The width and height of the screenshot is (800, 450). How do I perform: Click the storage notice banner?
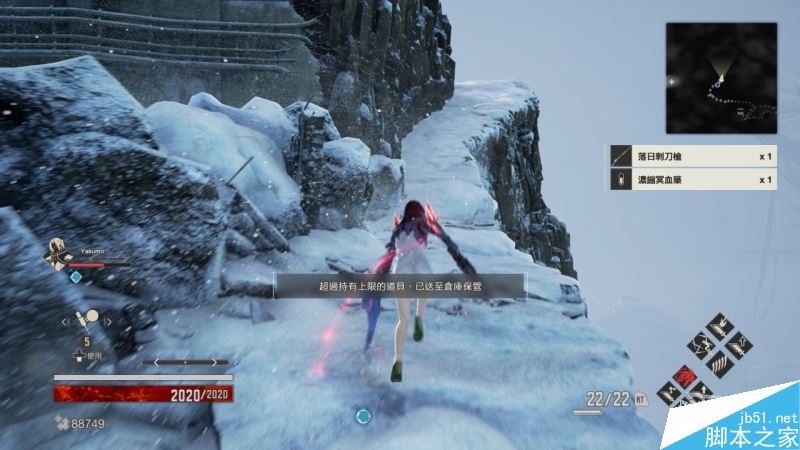400,287
